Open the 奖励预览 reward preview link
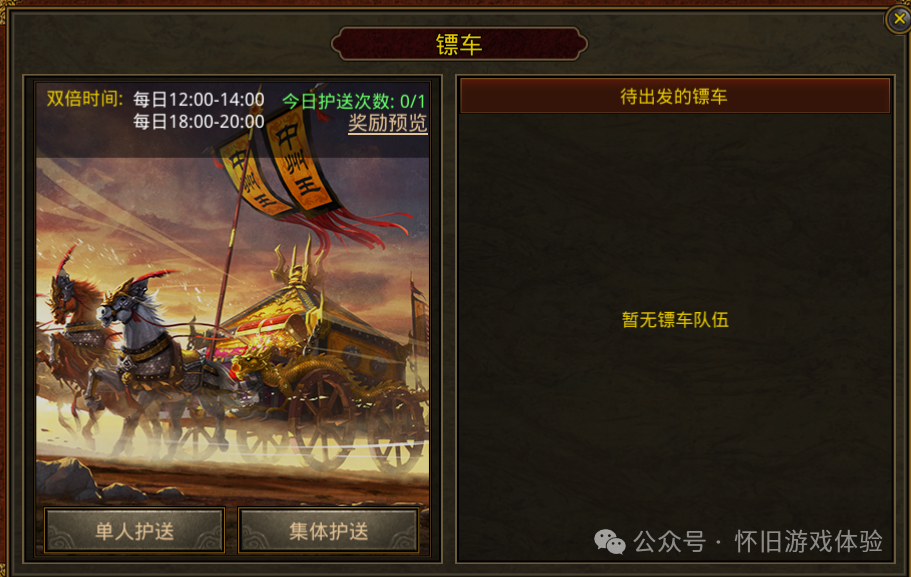Image resolution: width=911 pixels, height=577 pixels. 387,123
